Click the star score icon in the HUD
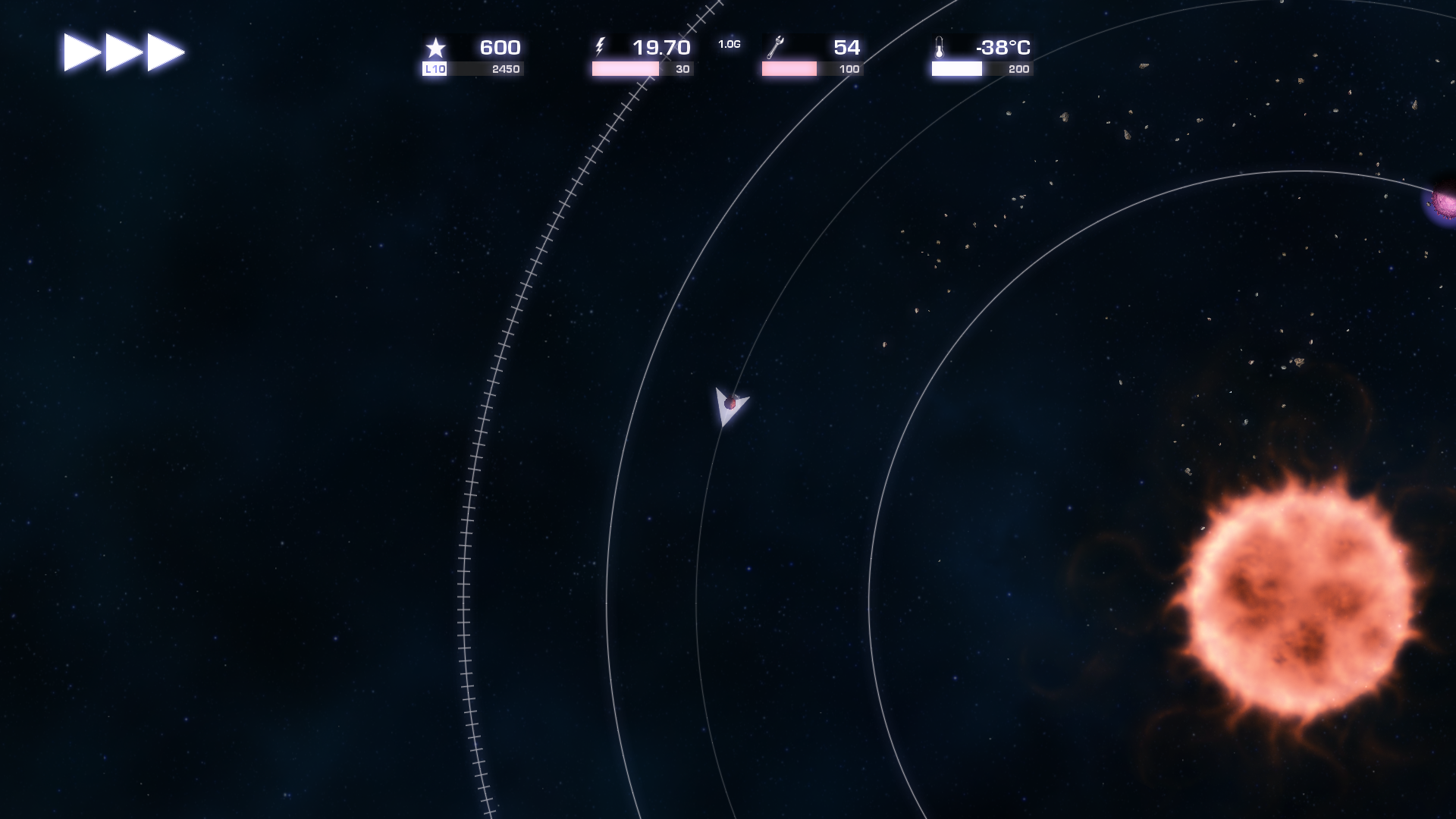The height and width of the screenshot is (819, 1456). click(x=435, y=47)
